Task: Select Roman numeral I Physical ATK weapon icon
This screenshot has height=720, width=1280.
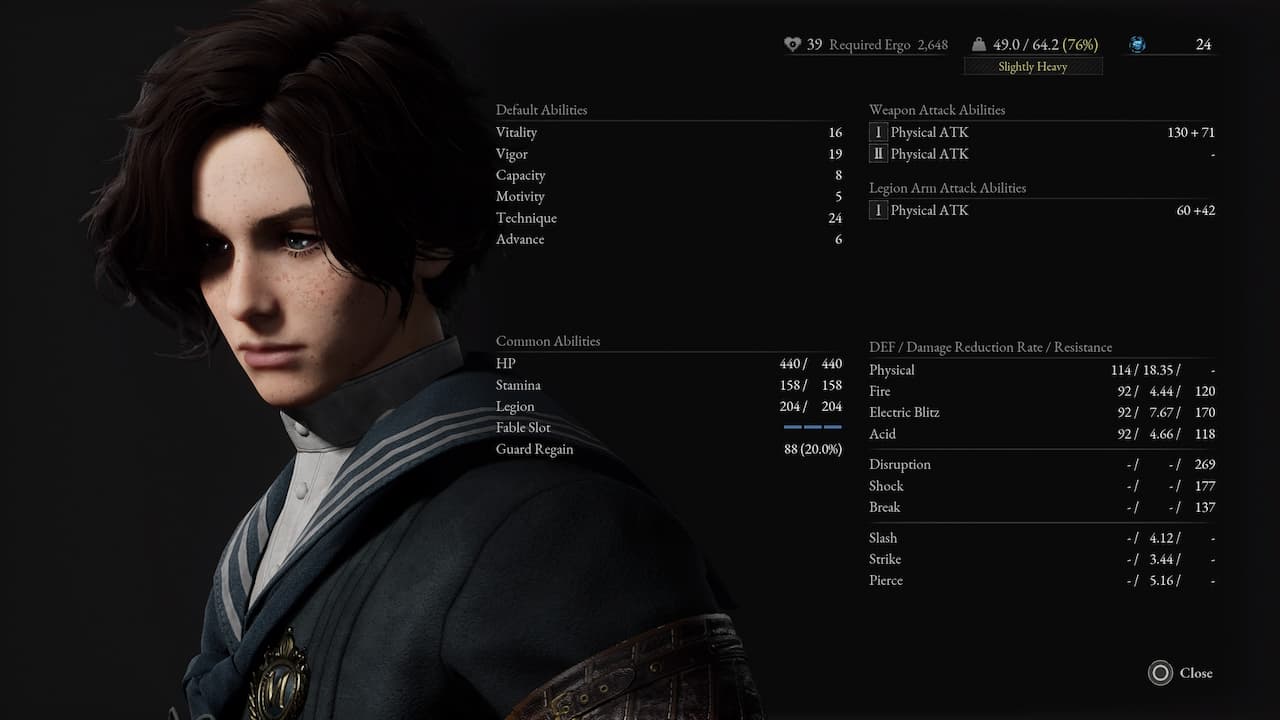Action: (878, 132)
